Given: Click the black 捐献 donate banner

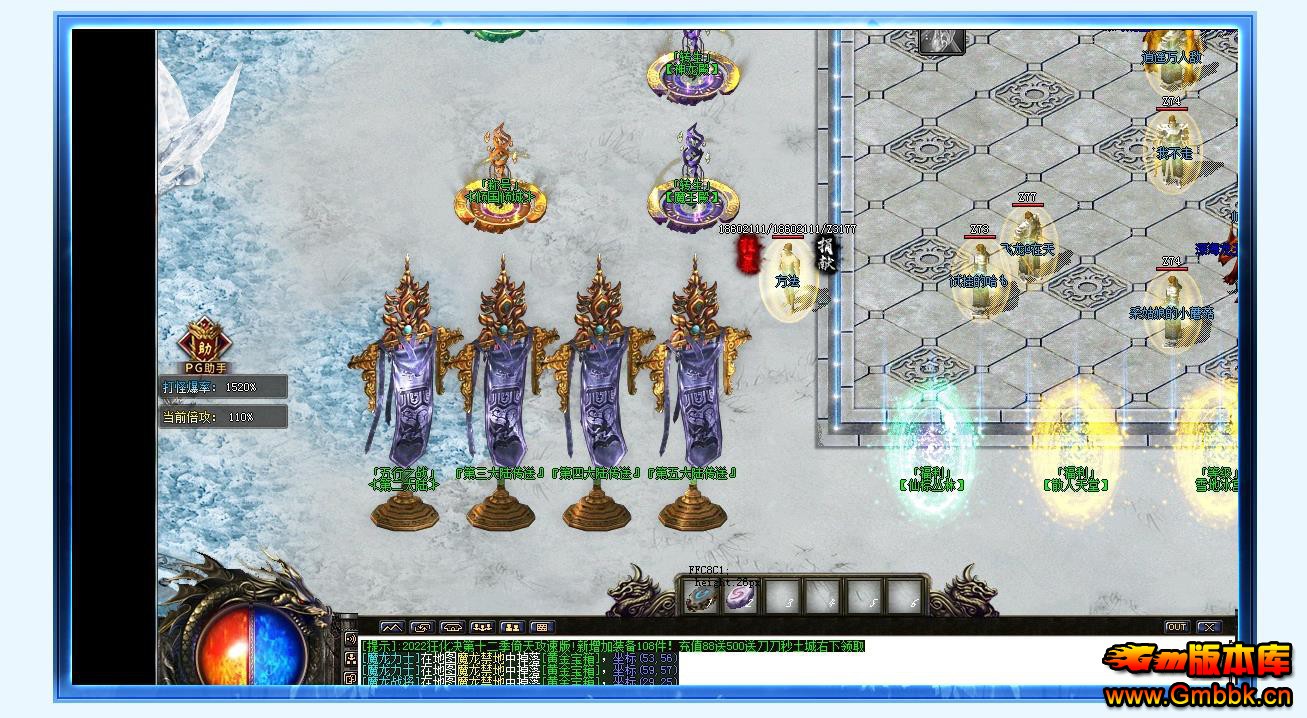Looking at the screenshot, I should coord(826,253).
